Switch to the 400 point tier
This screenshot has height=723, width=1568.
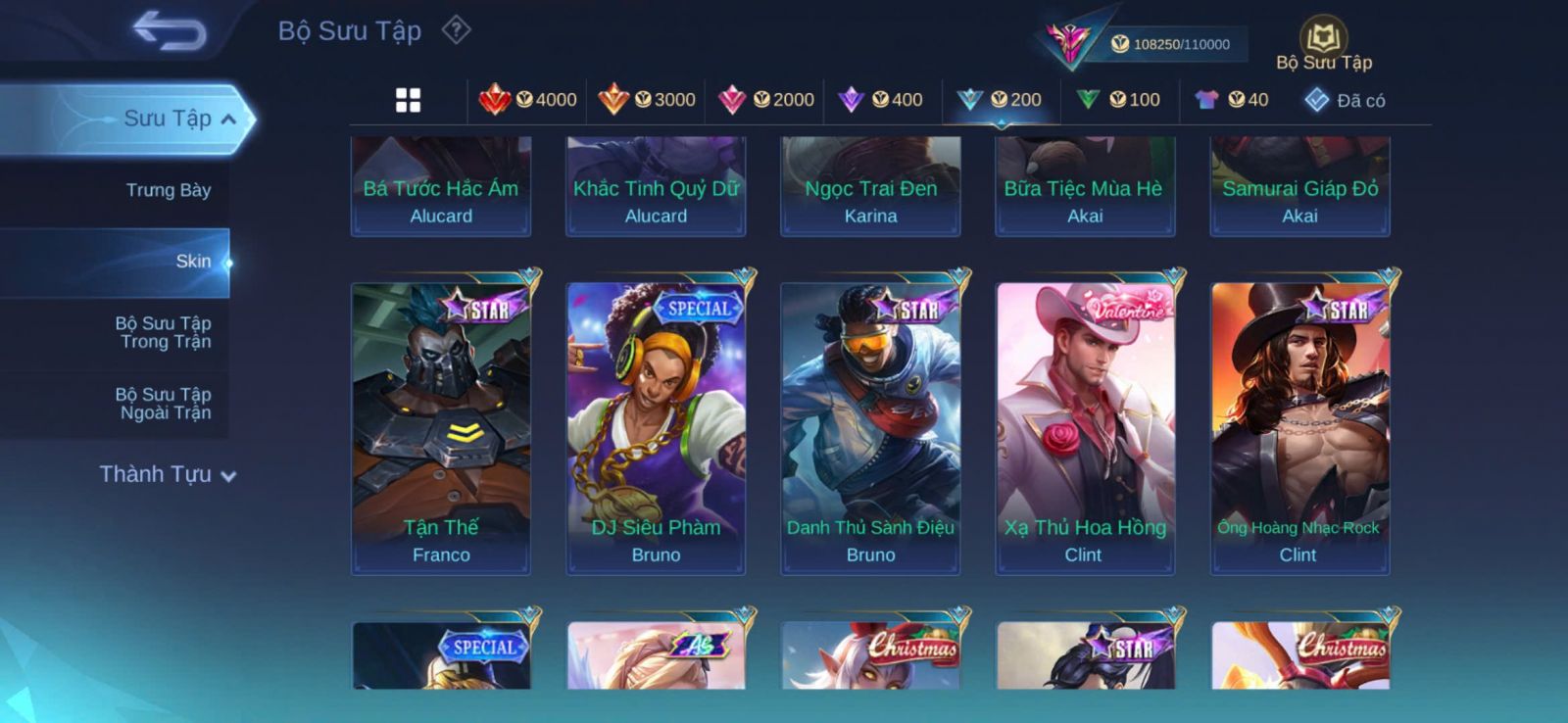881,100
